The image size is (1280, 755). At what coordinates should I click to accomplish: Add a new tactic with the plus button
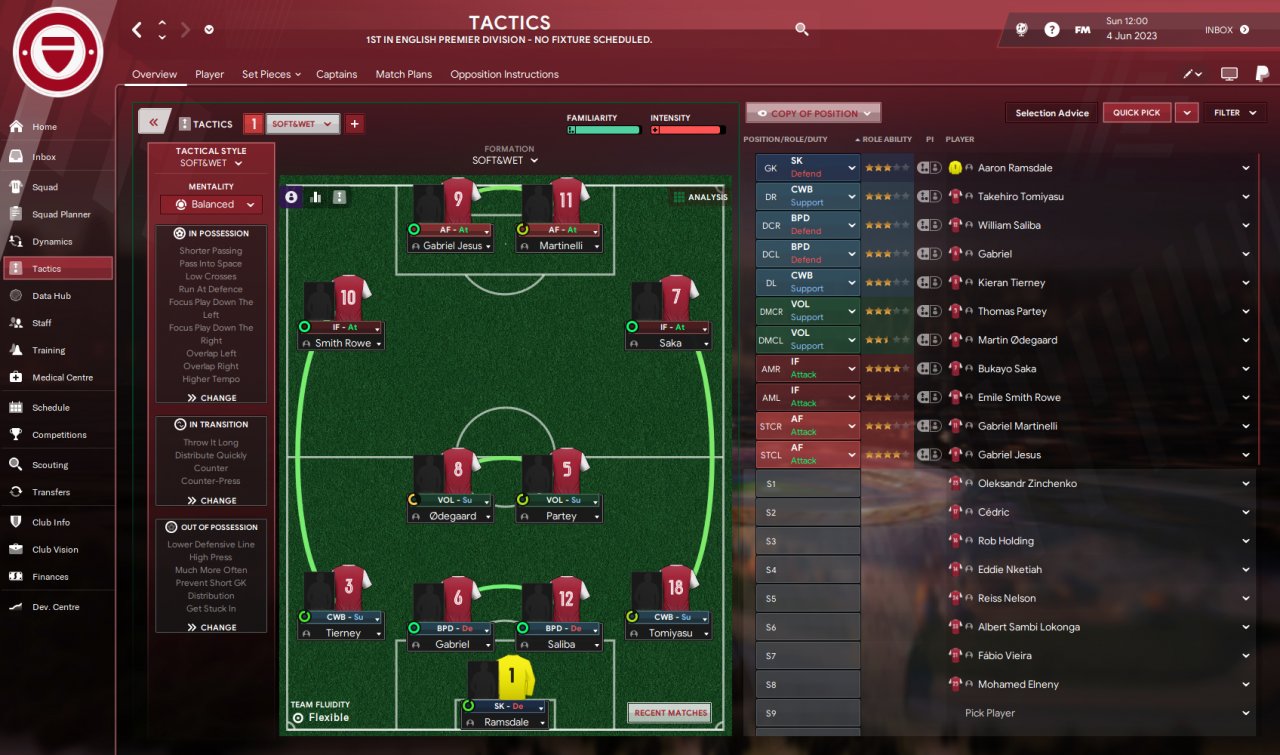(355, 124)
